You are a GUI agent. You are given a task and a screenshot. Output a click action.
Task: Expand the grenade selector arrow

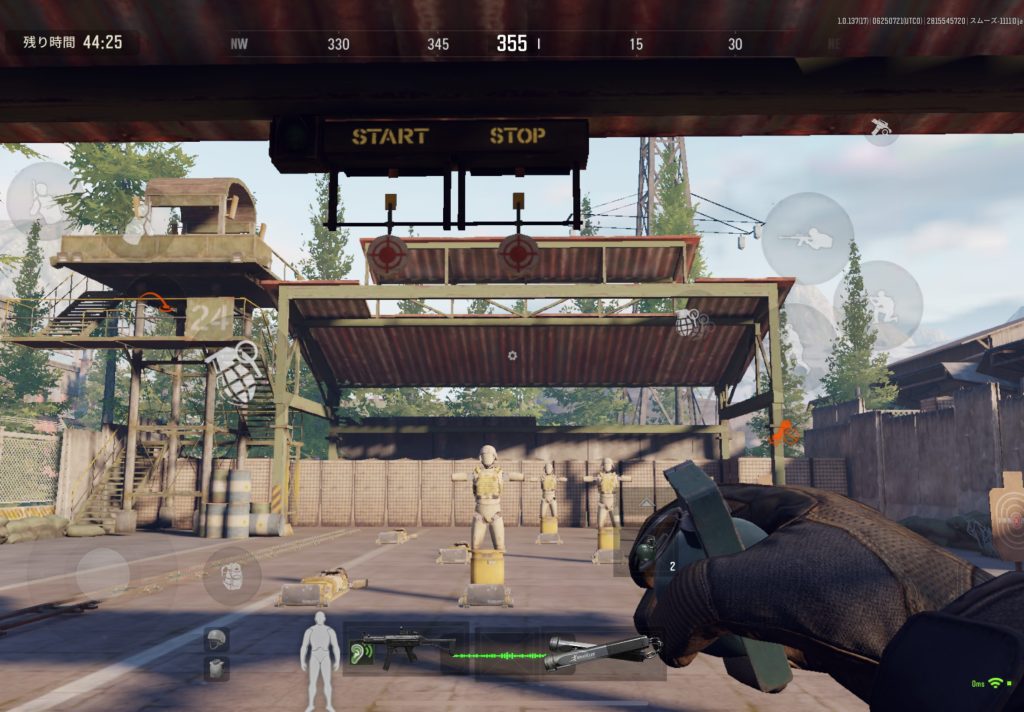tap(646, 503)
